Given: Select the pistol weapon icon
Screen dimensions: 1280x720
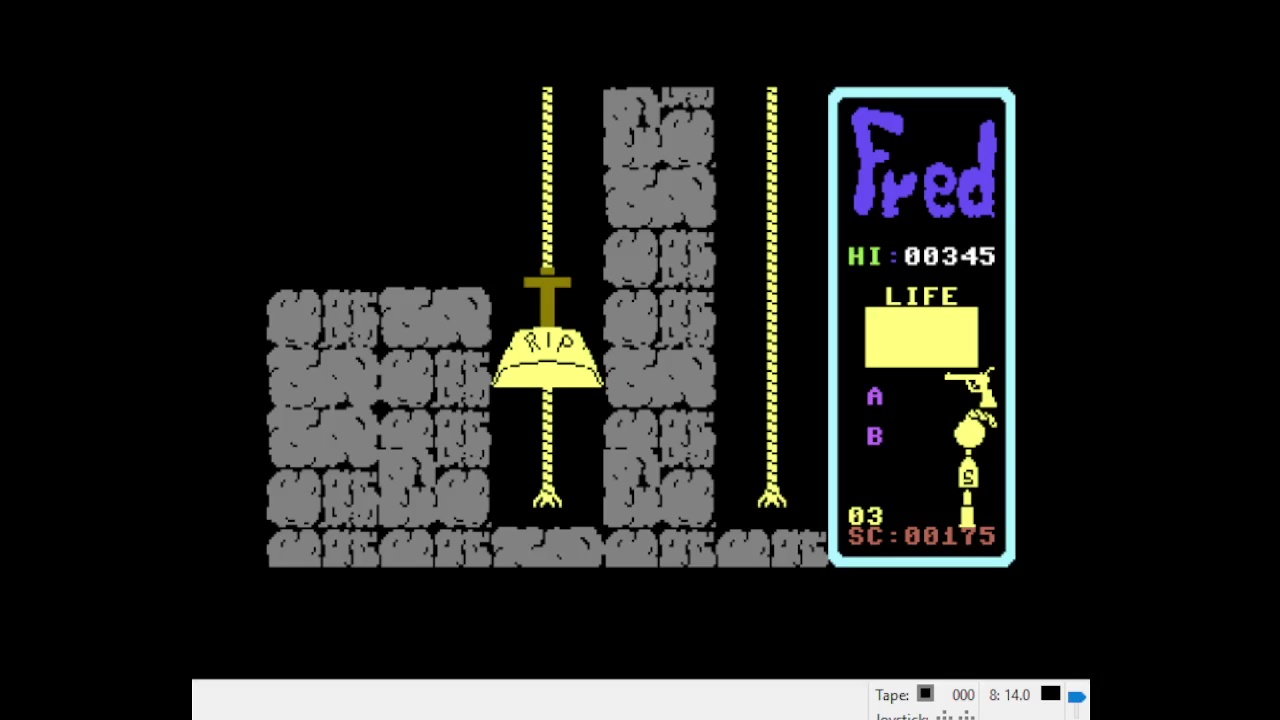Looking at the screenshot, I should (x=971, y=386).
